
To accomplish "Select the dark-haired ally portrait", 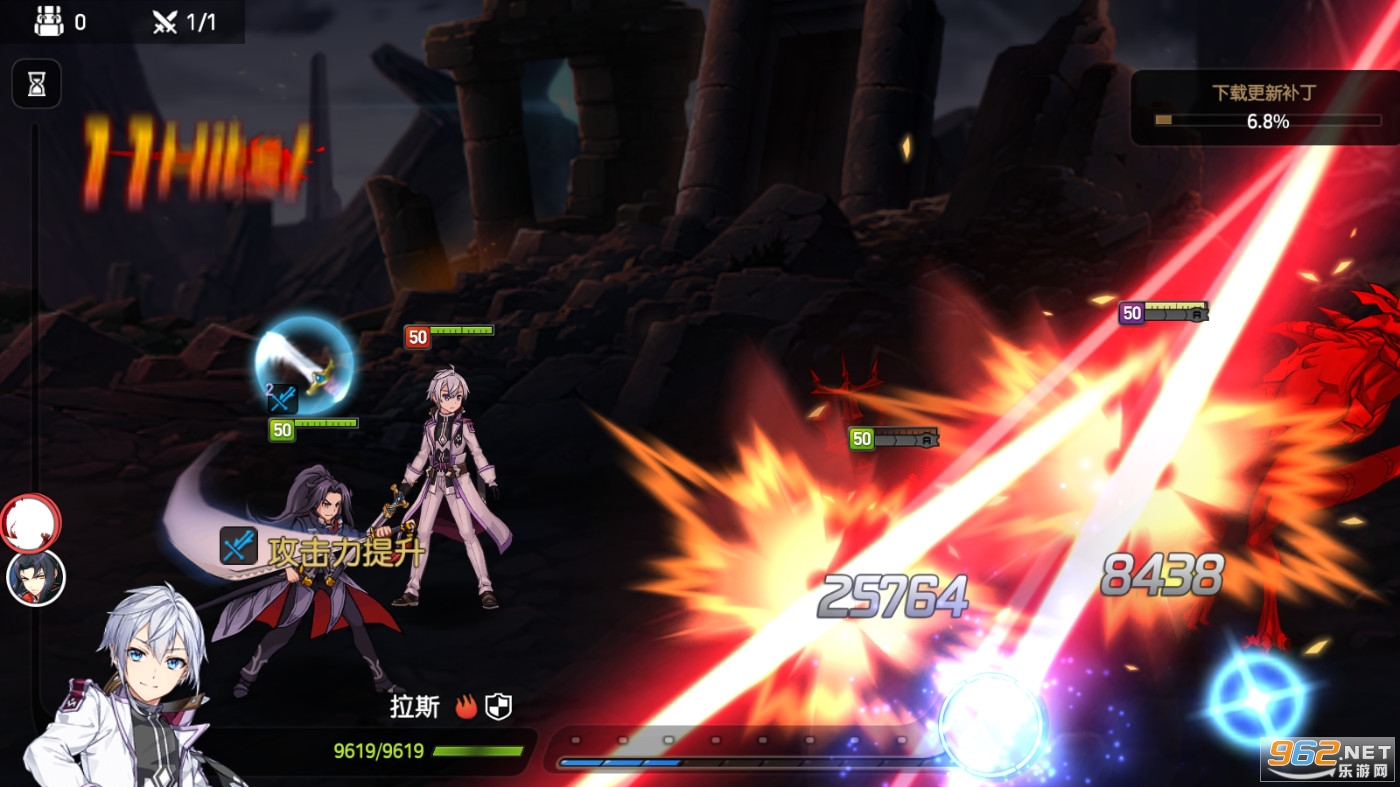I will [36, 578].
